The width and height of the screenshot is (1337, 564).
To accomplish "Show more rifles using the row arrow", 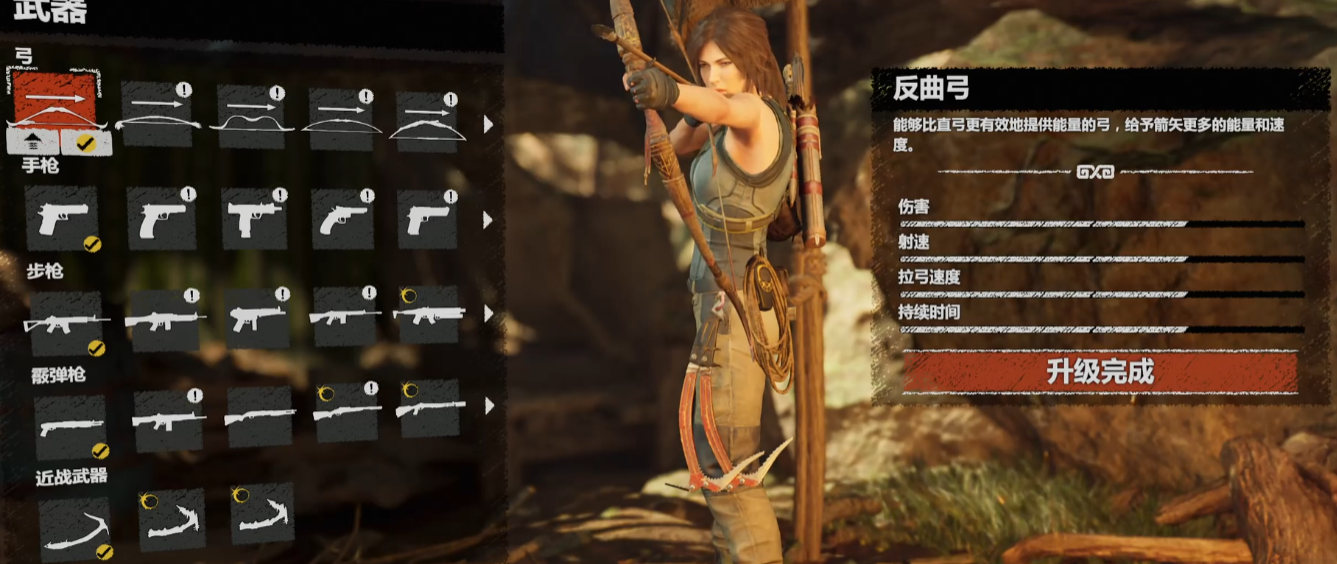I will coord(489,314).
